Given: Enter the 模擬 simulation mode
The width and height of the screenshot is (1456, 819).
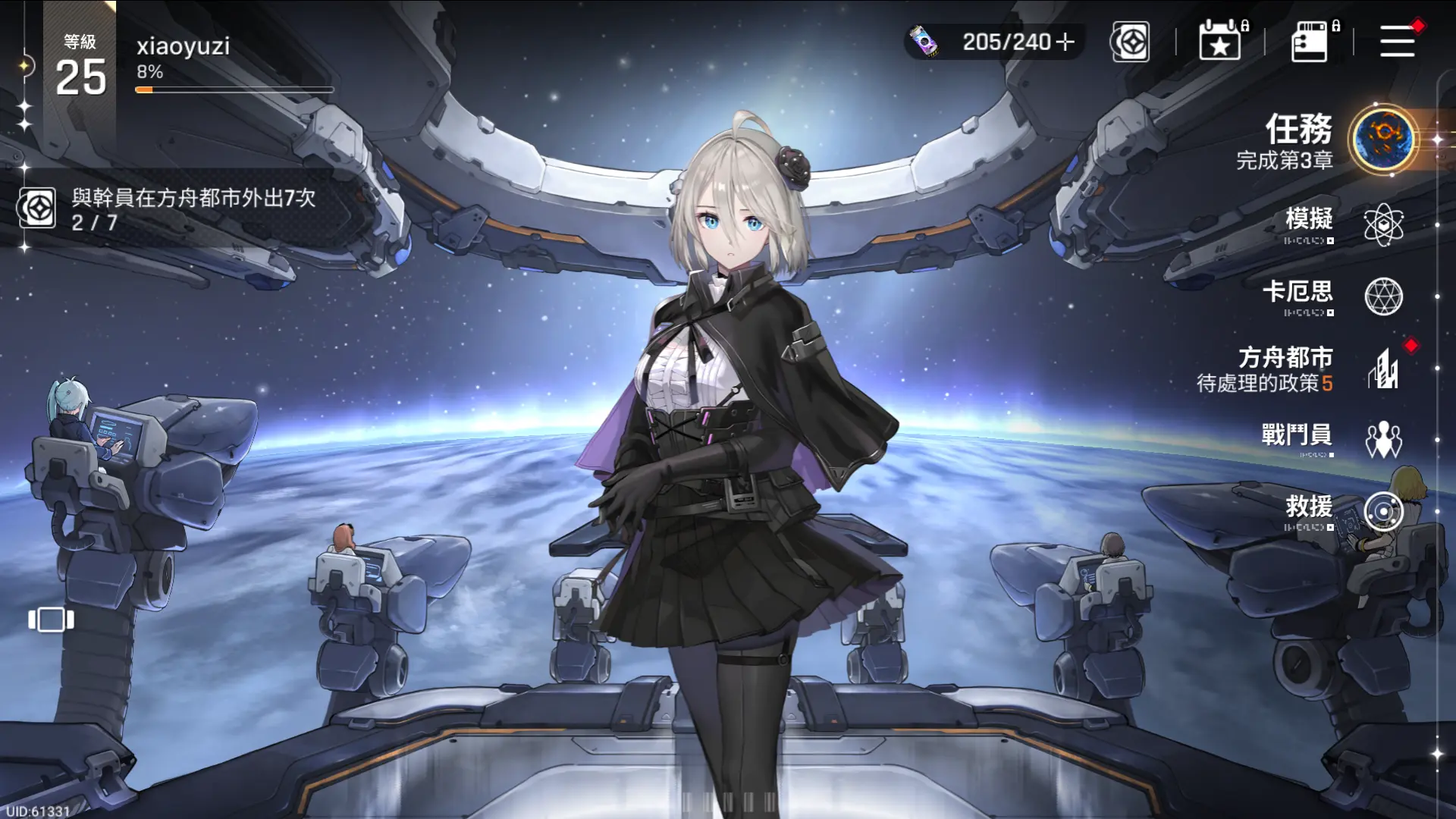Looking at the screenshot, I should pos(1382,224).
